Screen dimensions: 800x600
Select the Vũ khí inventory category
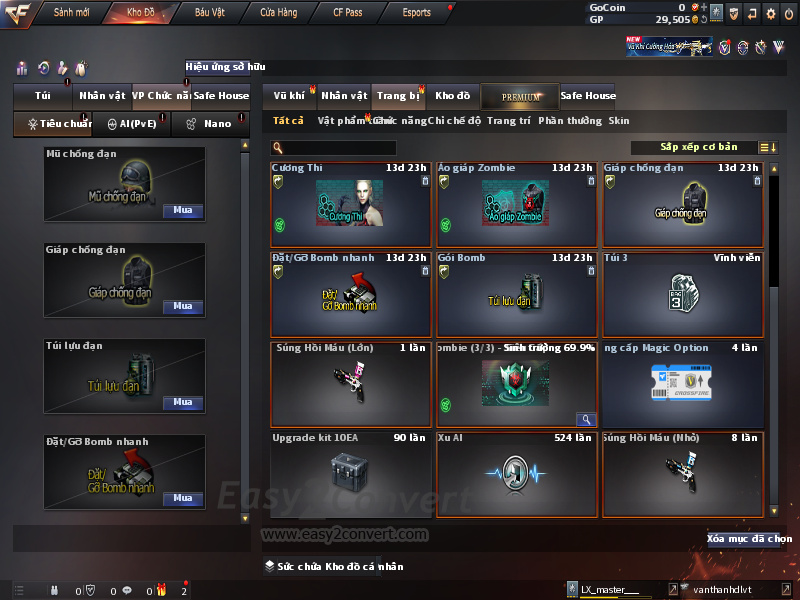(289, 96)
